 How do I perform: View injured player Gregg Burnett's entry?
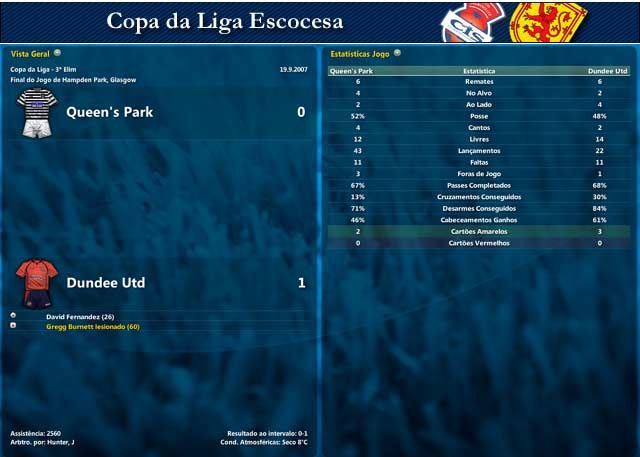pyautogui.click(x=92, y=326)
